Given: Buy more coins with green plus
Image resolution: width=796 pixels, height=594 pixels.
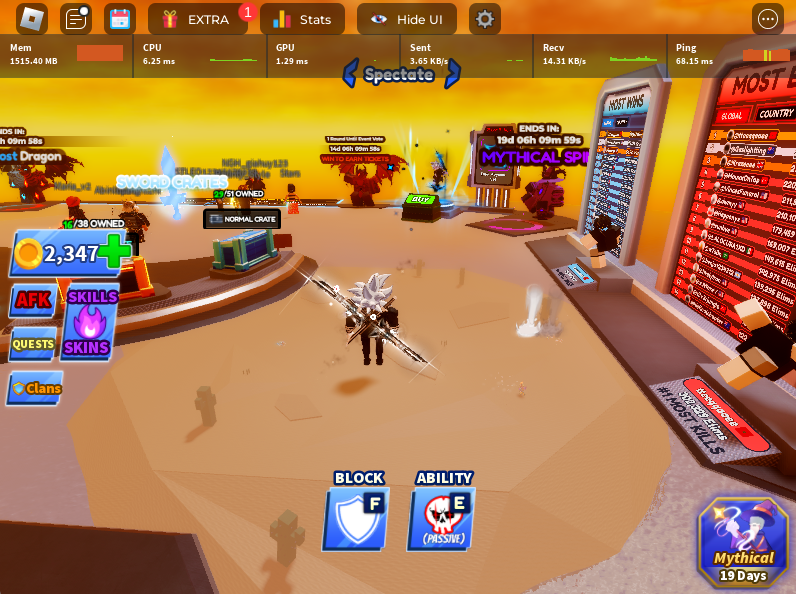Looking at the screenshot, I should click(x=114, y=252).
